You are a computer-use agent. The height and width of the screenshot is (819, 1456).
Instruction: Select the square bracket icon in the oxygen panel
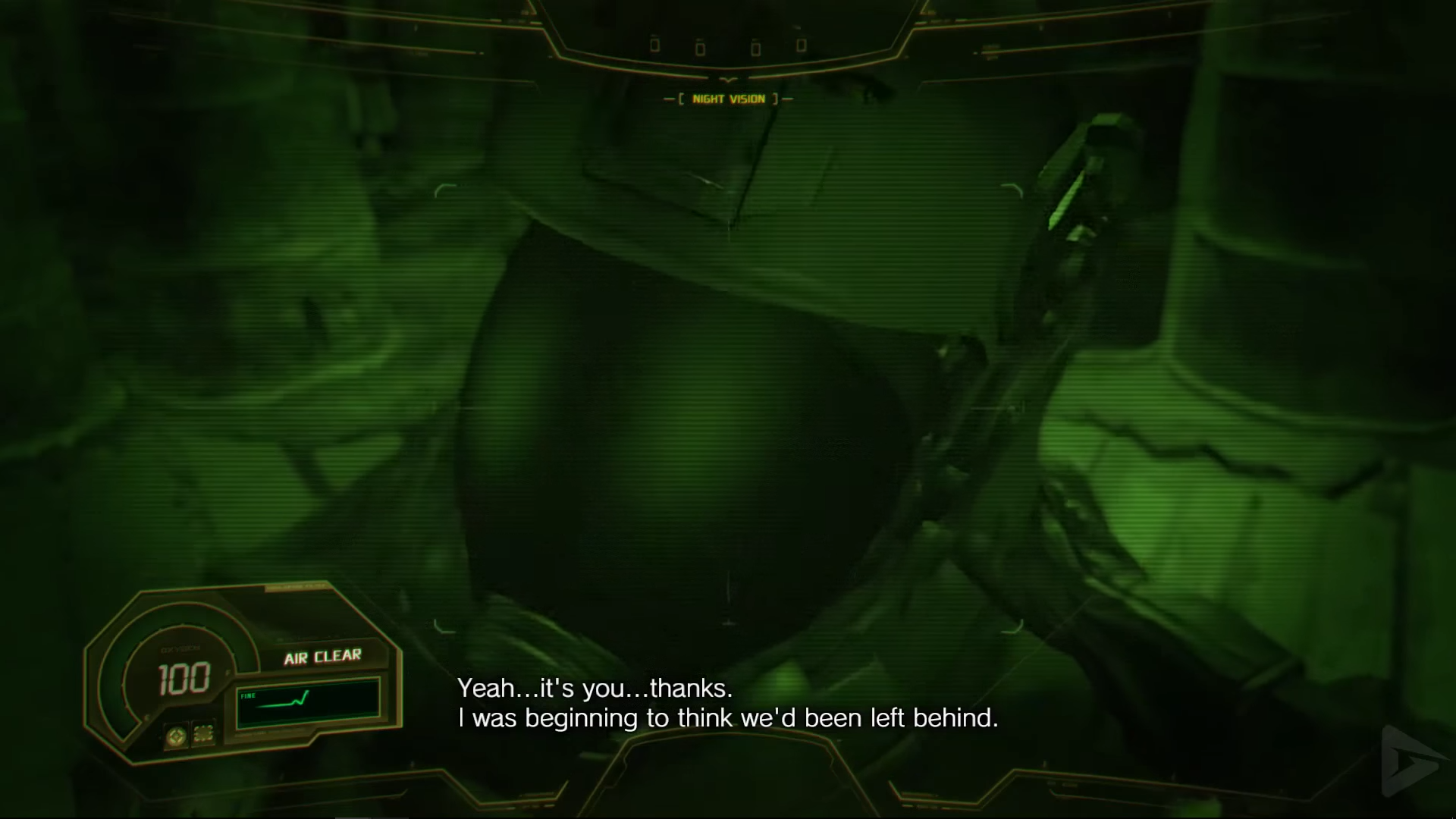(203, 733)
